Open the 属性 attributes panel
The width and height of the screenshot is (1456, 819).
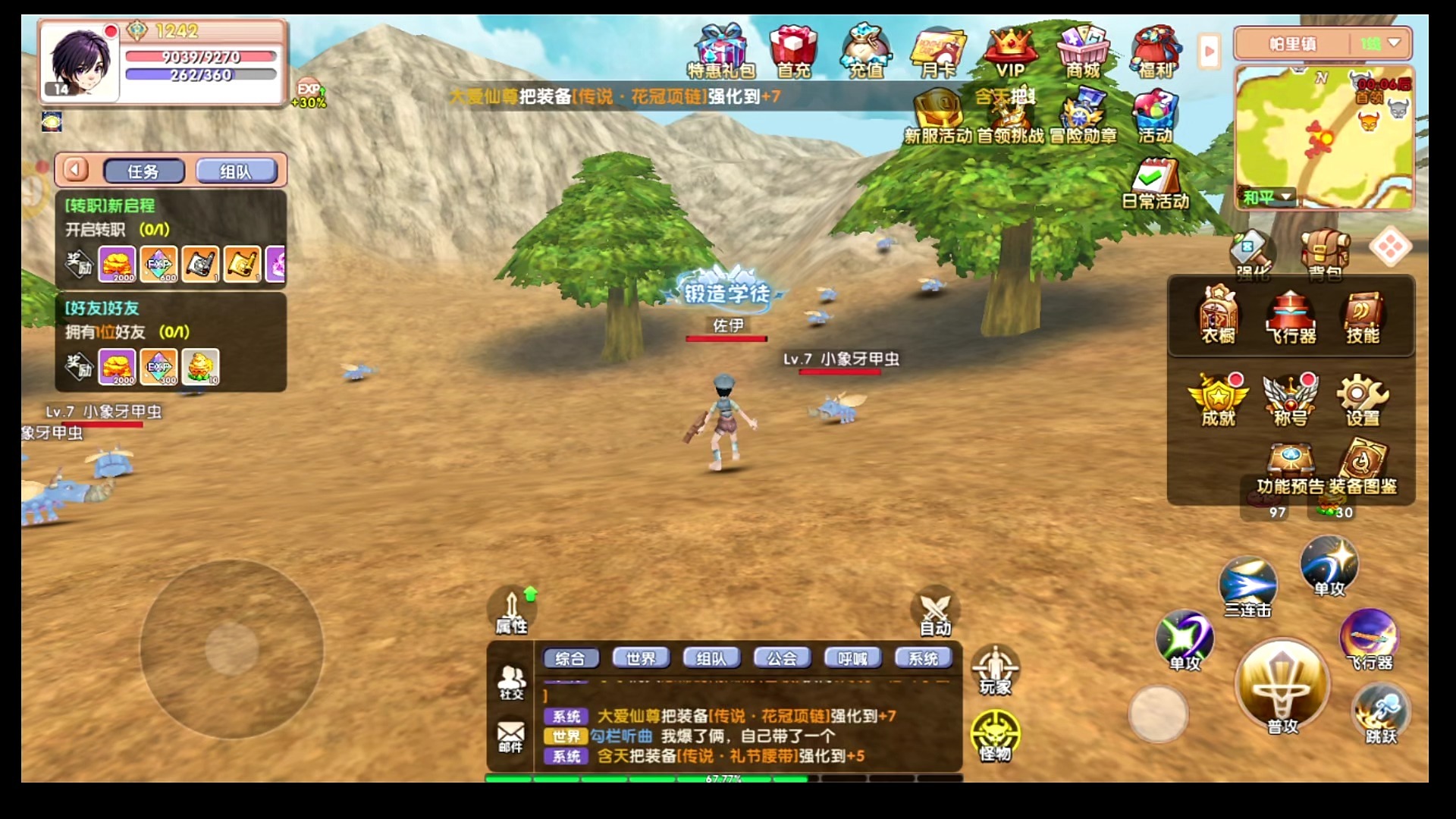[512, 611]
